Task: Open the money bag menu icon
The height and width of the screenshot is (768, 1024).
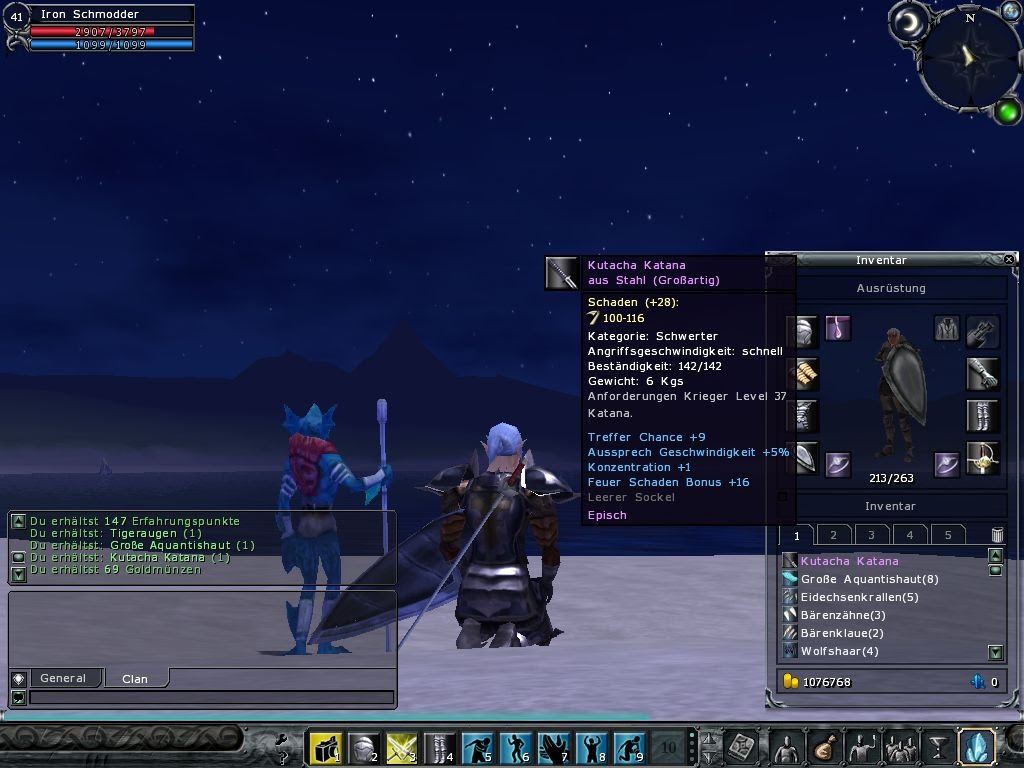Action: tap(822, 747)
